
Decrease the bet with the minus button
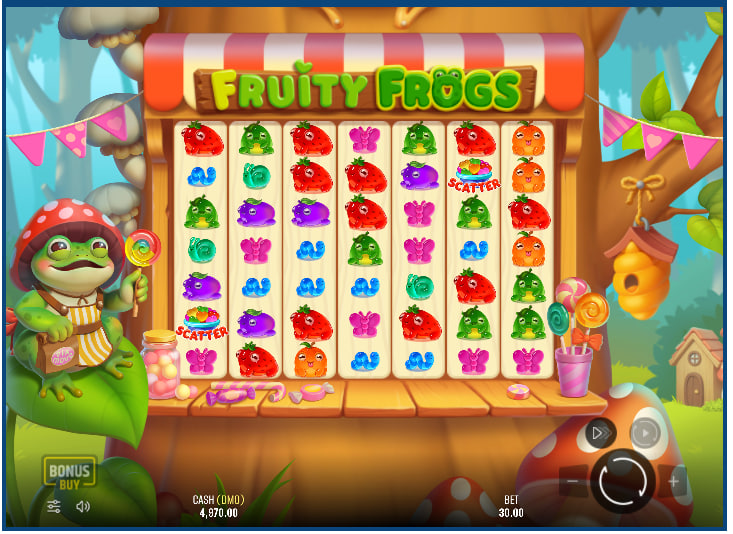coord(573,482)
